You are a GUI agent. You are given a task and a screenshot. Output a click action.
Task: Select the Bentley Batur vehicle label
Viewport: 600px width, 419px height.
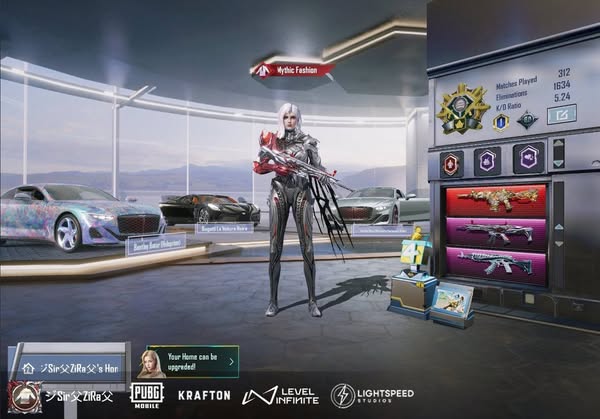(155, 243)
